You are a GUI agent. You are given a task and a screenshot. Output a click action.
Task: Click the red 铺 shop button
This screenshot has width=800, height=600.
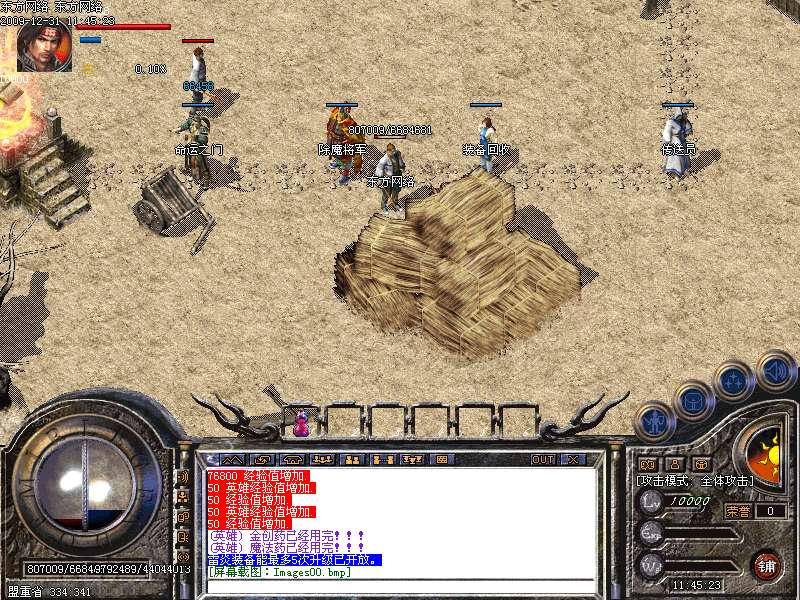[767, 565]
